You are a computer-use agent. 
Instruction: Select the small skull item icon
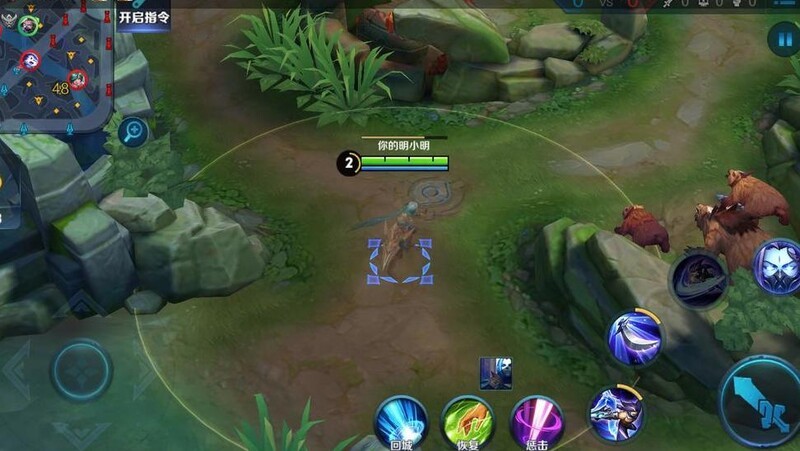[496, 372]
